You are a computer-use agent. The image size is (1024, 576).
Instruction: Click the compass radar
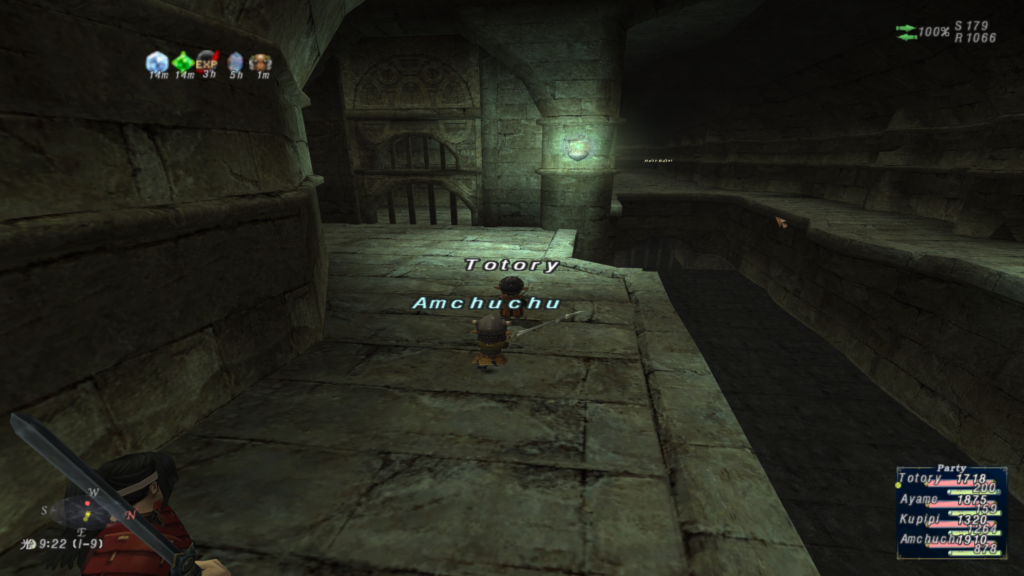87,512
